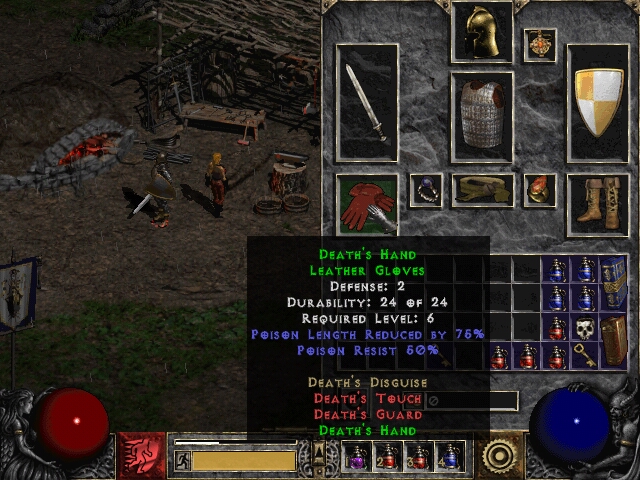Select the red Death's Hand gloves
The width and height of the screenshot is (640, 480).
coord(366,204)
